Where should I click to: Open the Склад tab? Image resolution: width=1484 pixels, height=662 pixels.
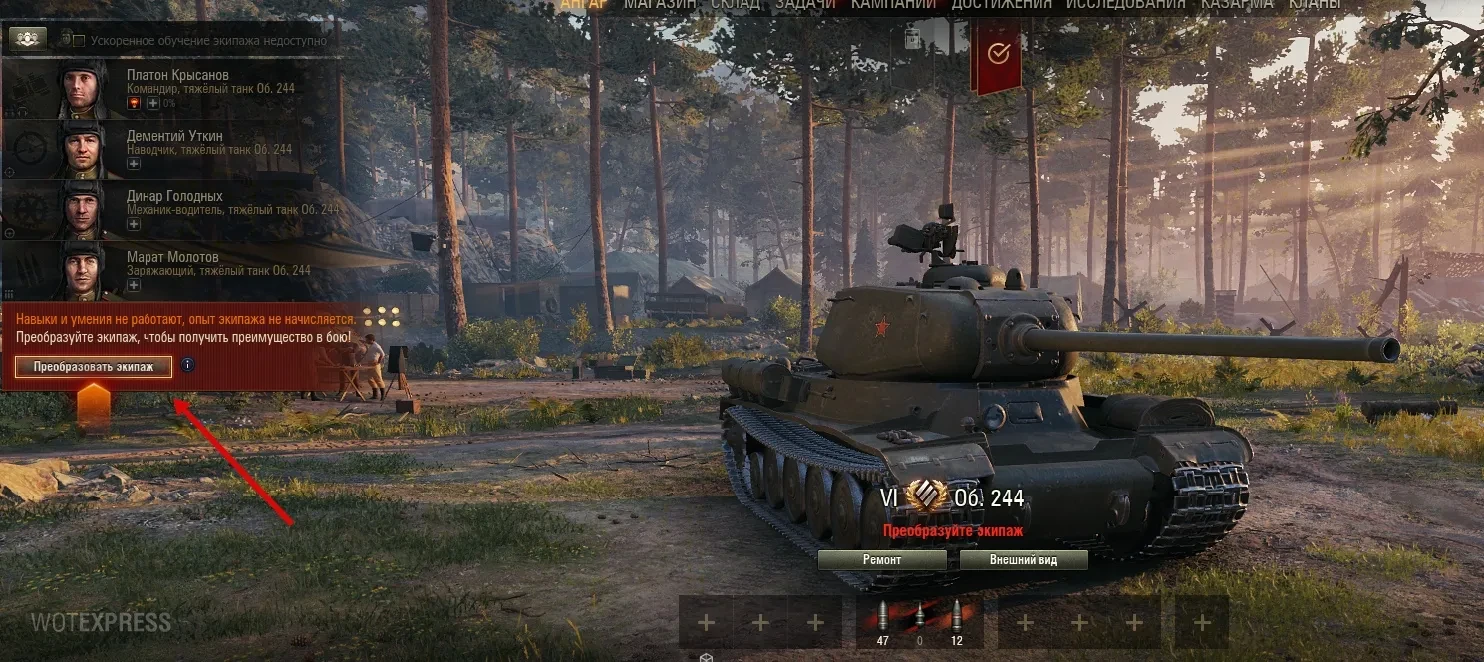pos(736,5)
